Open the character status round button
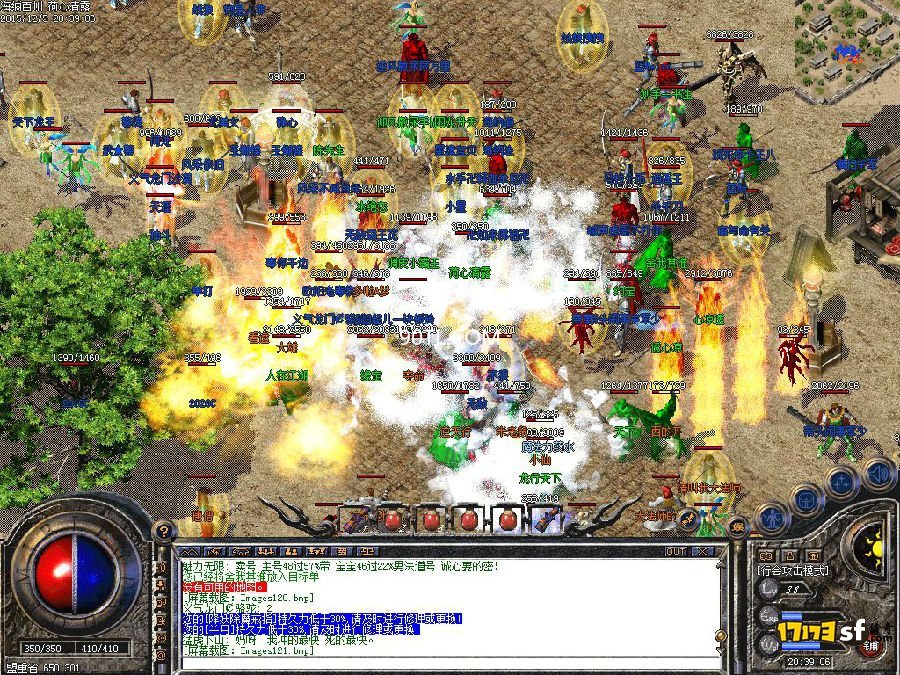Image resolution: width=900 pixels, height=675 pixels. (x=771, y=517)
